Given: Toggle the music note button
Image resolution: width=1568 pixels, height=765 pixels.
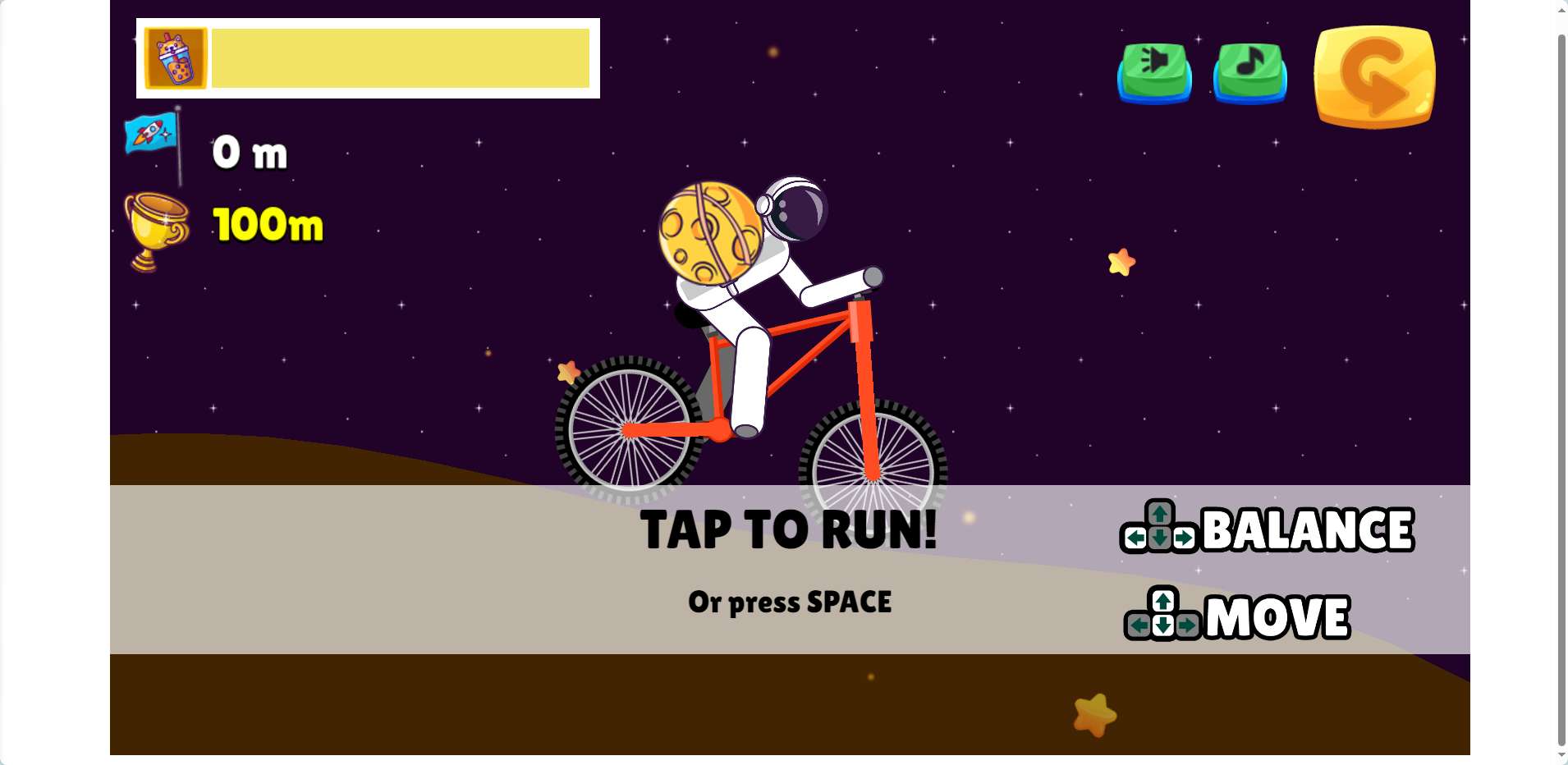Looking at the screenshot, I should point(1249,71).
